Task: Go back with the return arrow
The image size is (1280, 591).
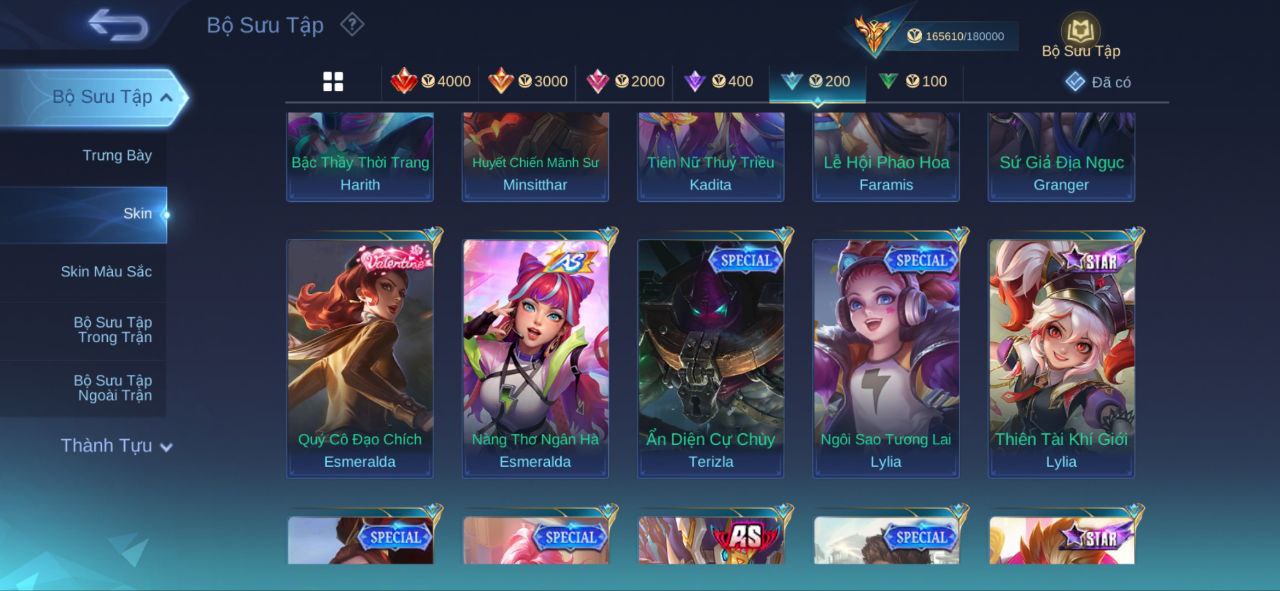Action: click(118, 25)
